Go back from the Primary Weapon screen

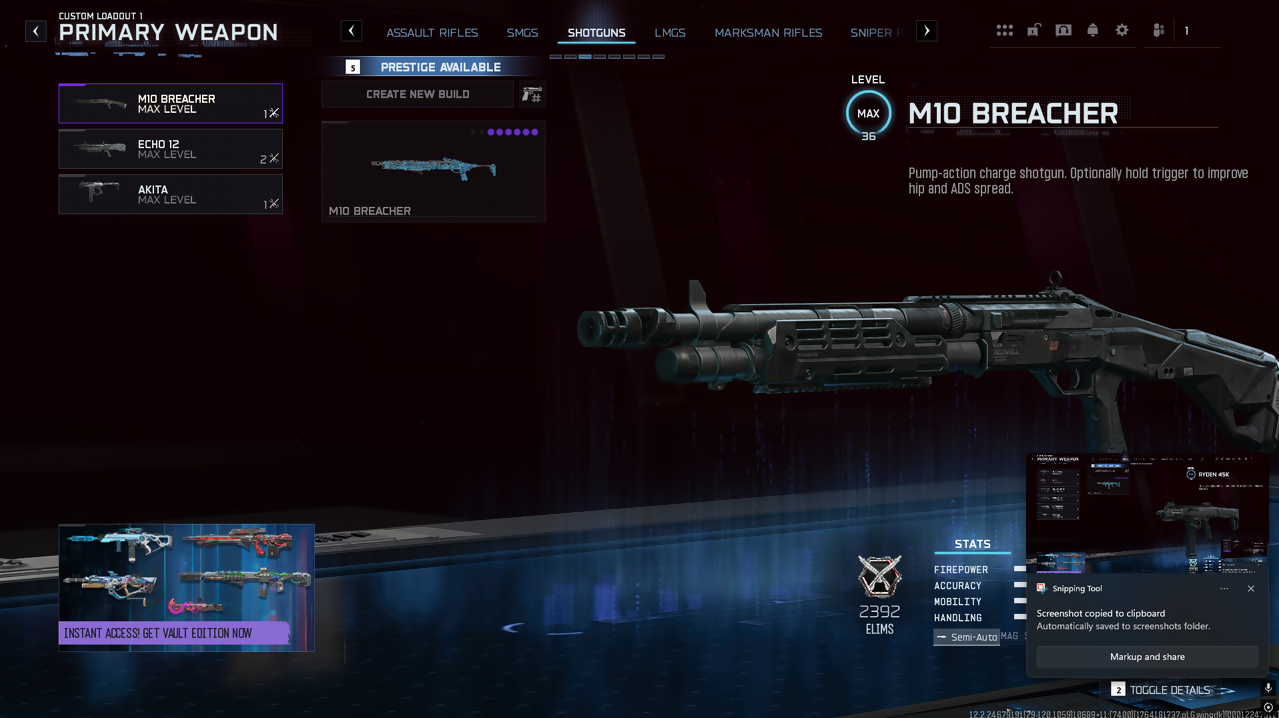[36, 31]
